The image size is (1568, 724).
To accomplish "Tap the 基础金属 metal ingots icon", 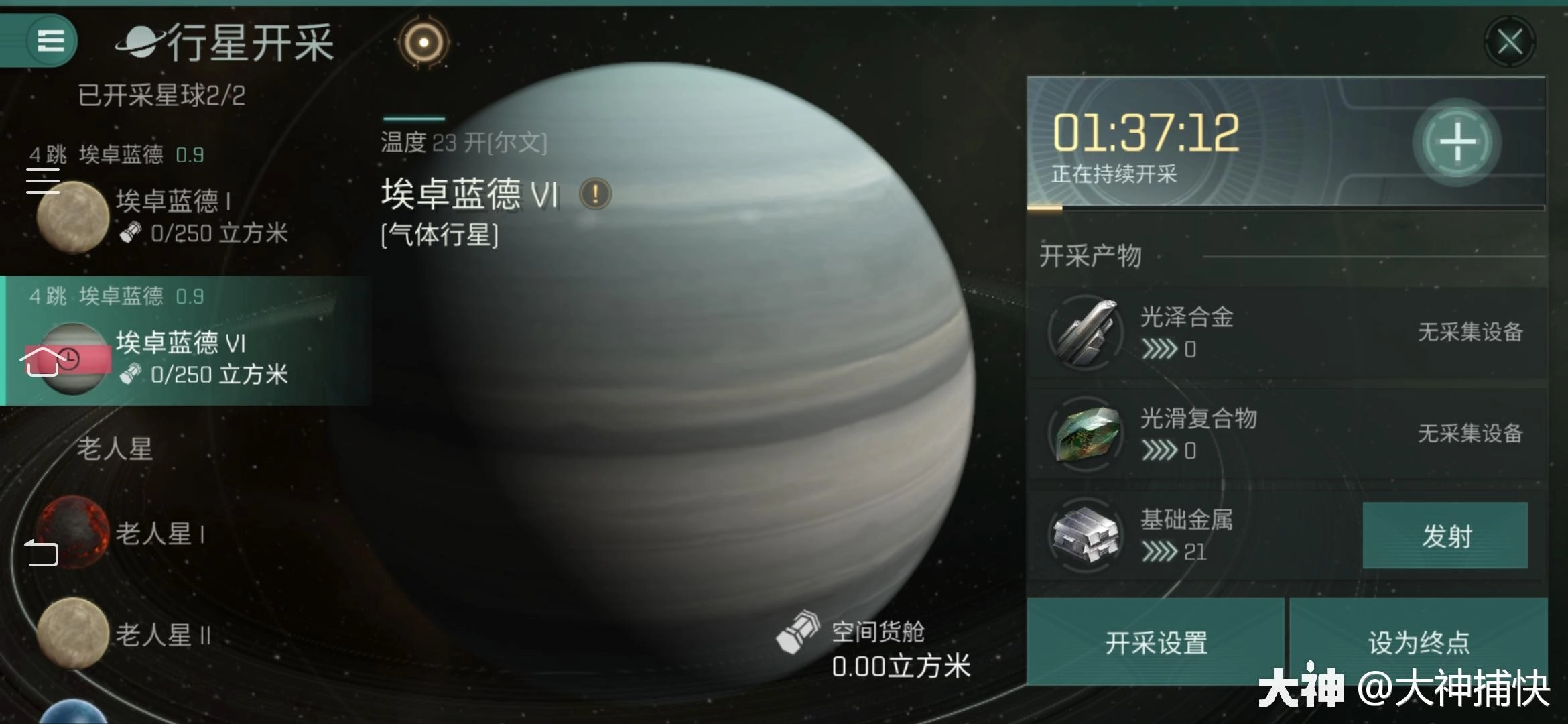I will point(1084,536).
